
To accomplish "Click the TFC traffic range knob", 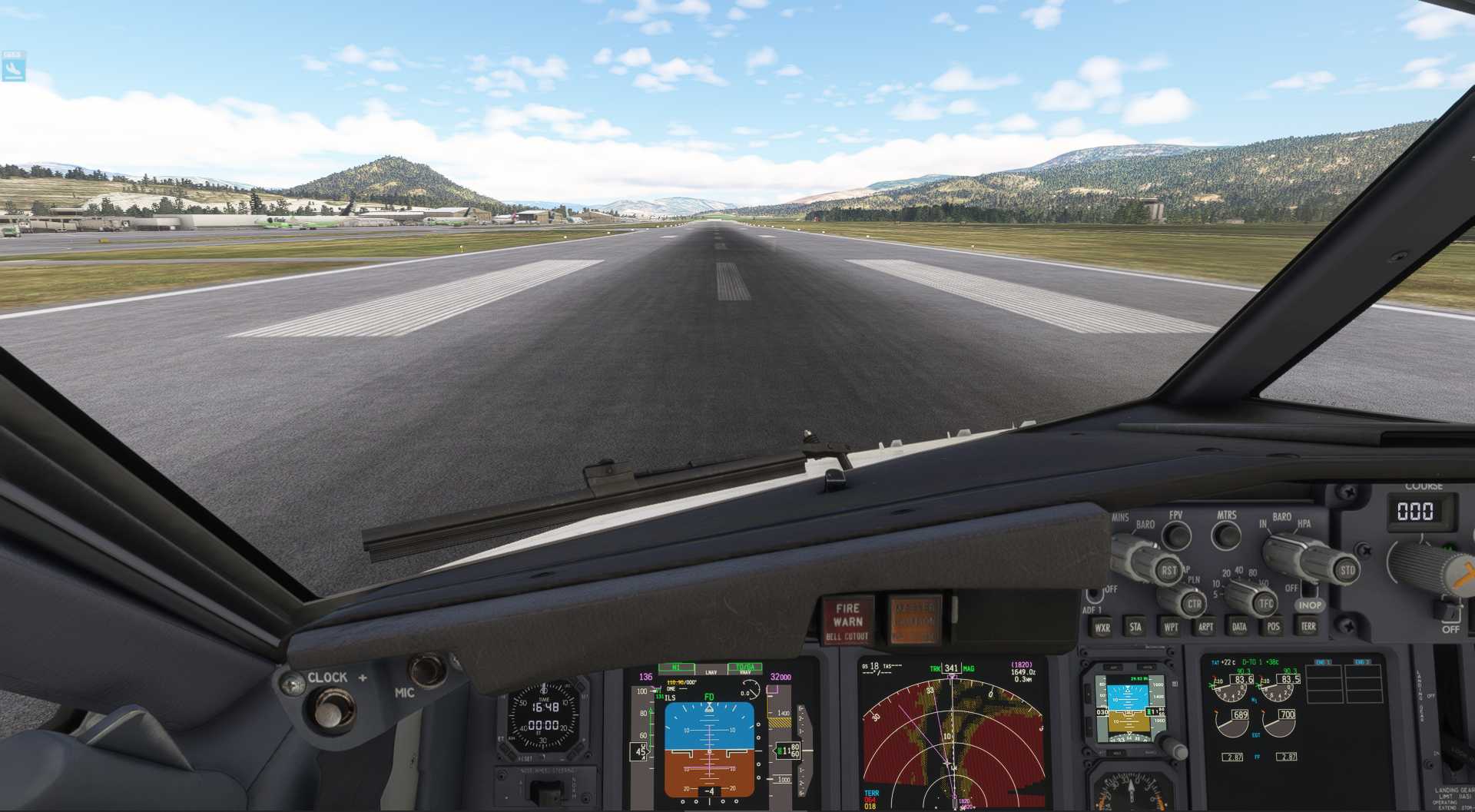I will (1265, 604).
